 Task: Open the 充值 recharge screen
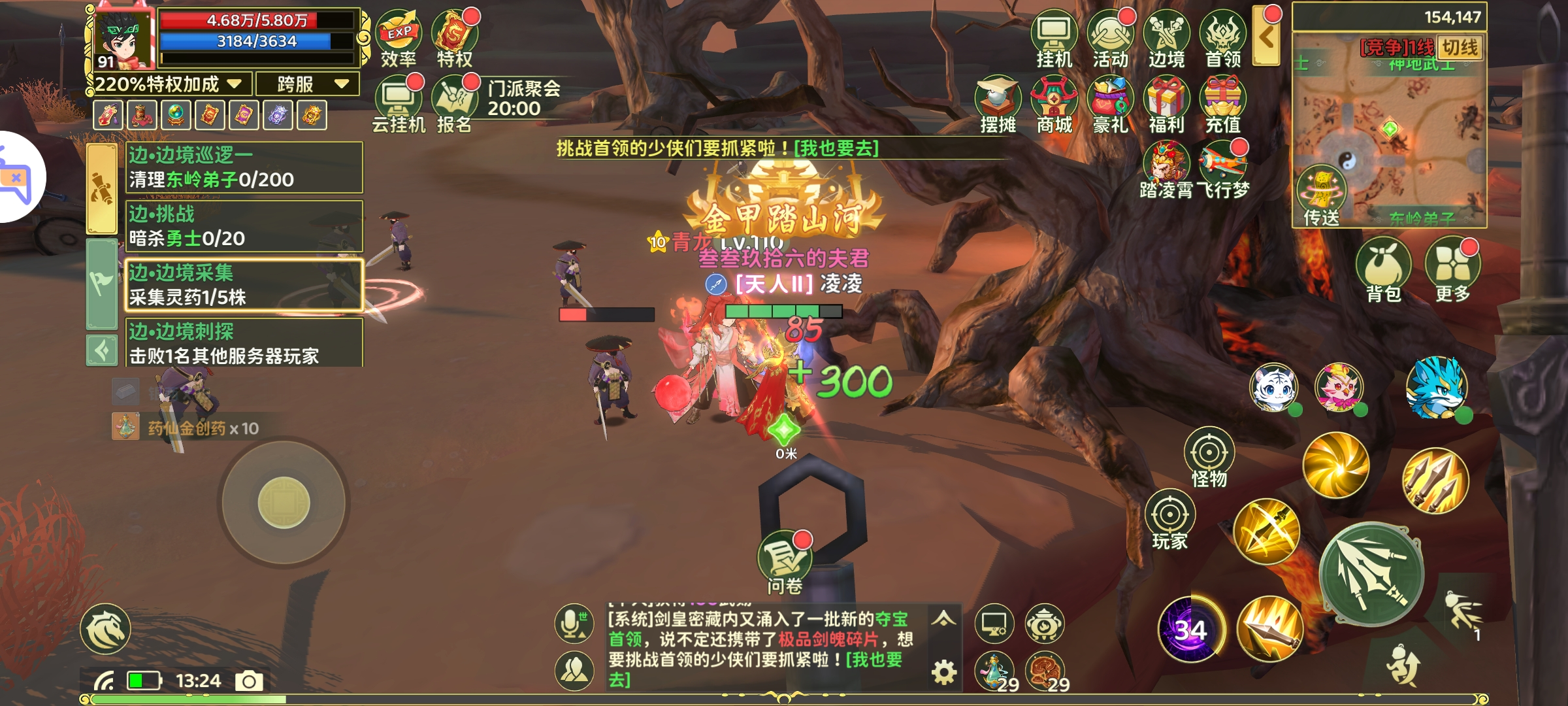(x=1223, y=105)
